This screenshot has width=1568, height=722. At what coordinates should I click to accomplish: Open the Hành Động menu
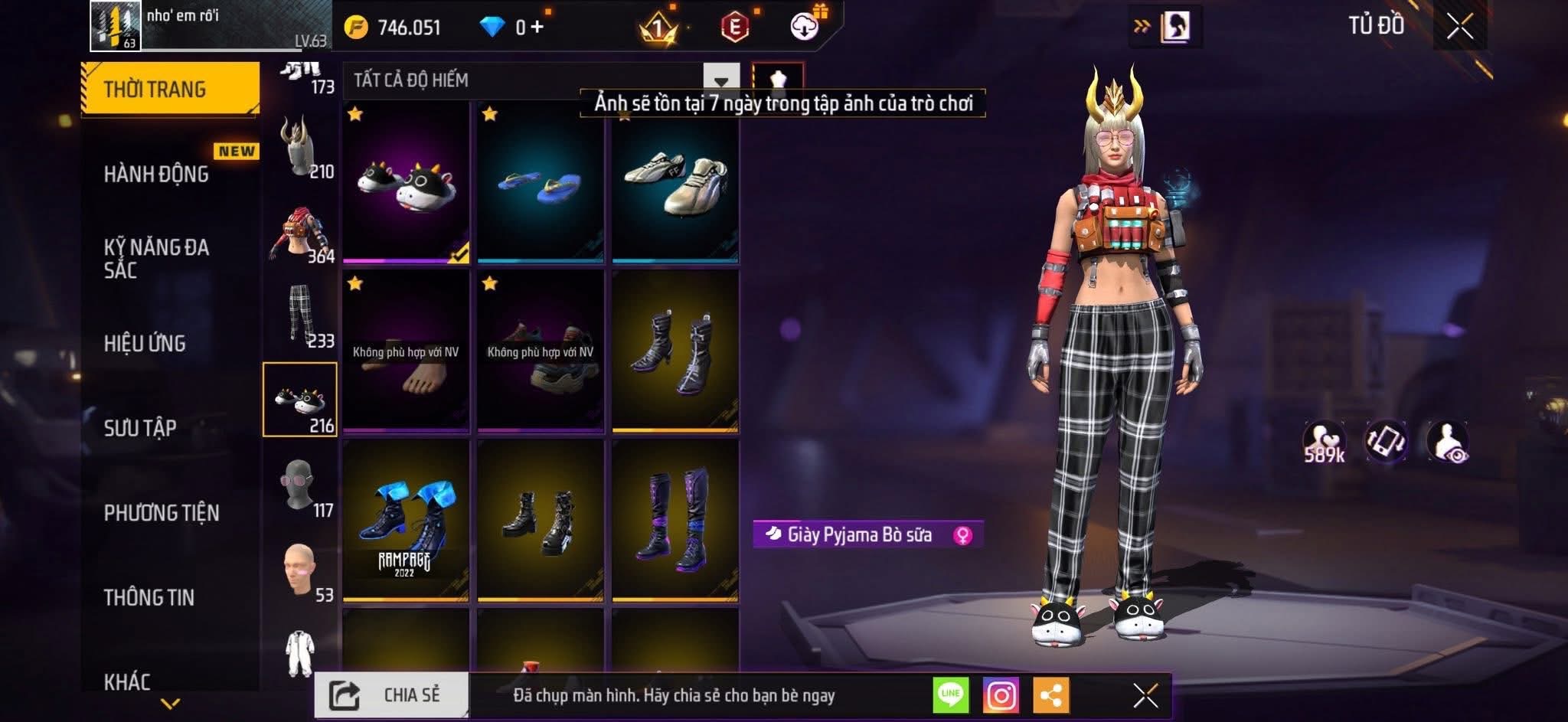coord(156,175)
